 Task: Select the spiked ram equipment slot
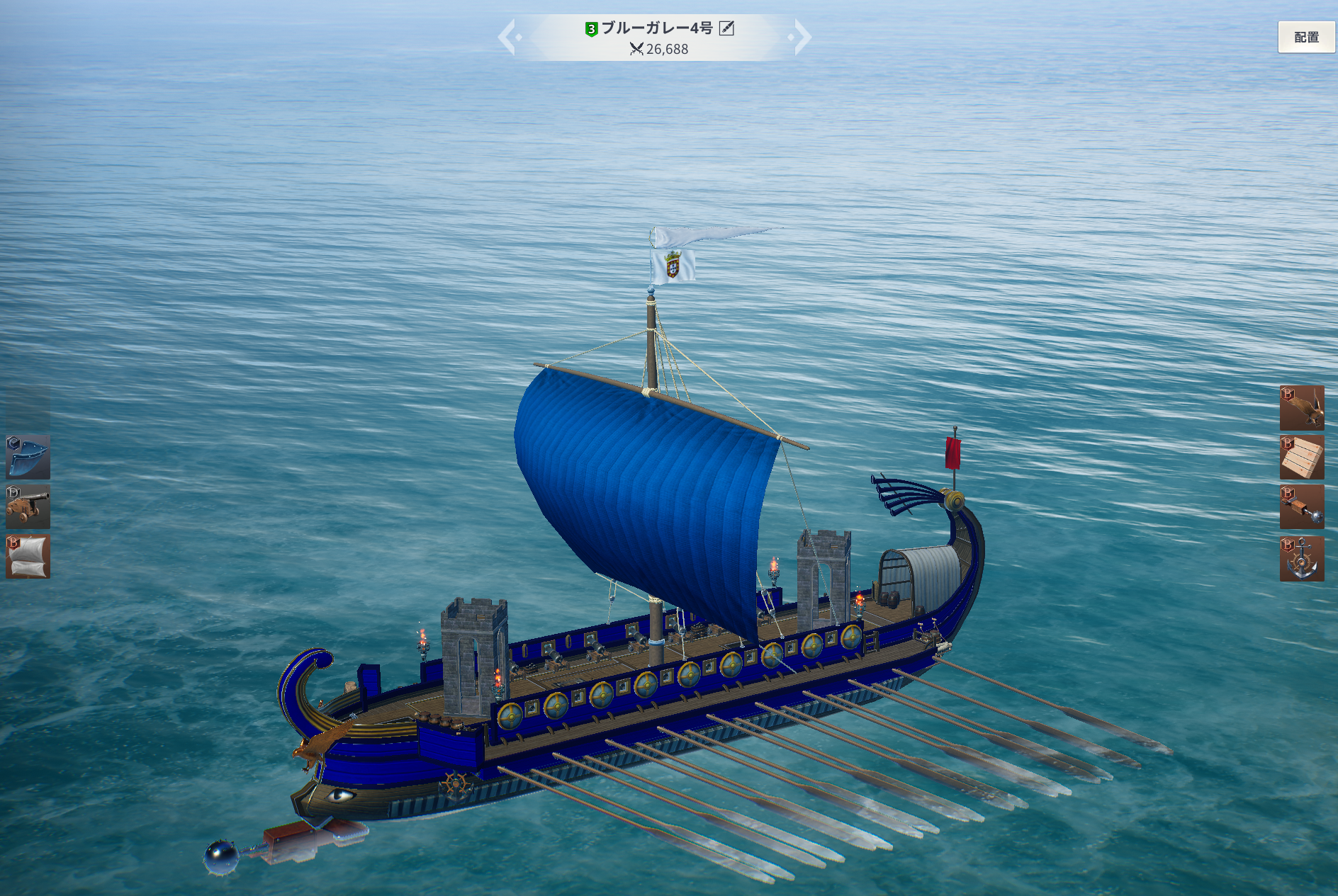pyautogui.click(x=1302, y=507)
